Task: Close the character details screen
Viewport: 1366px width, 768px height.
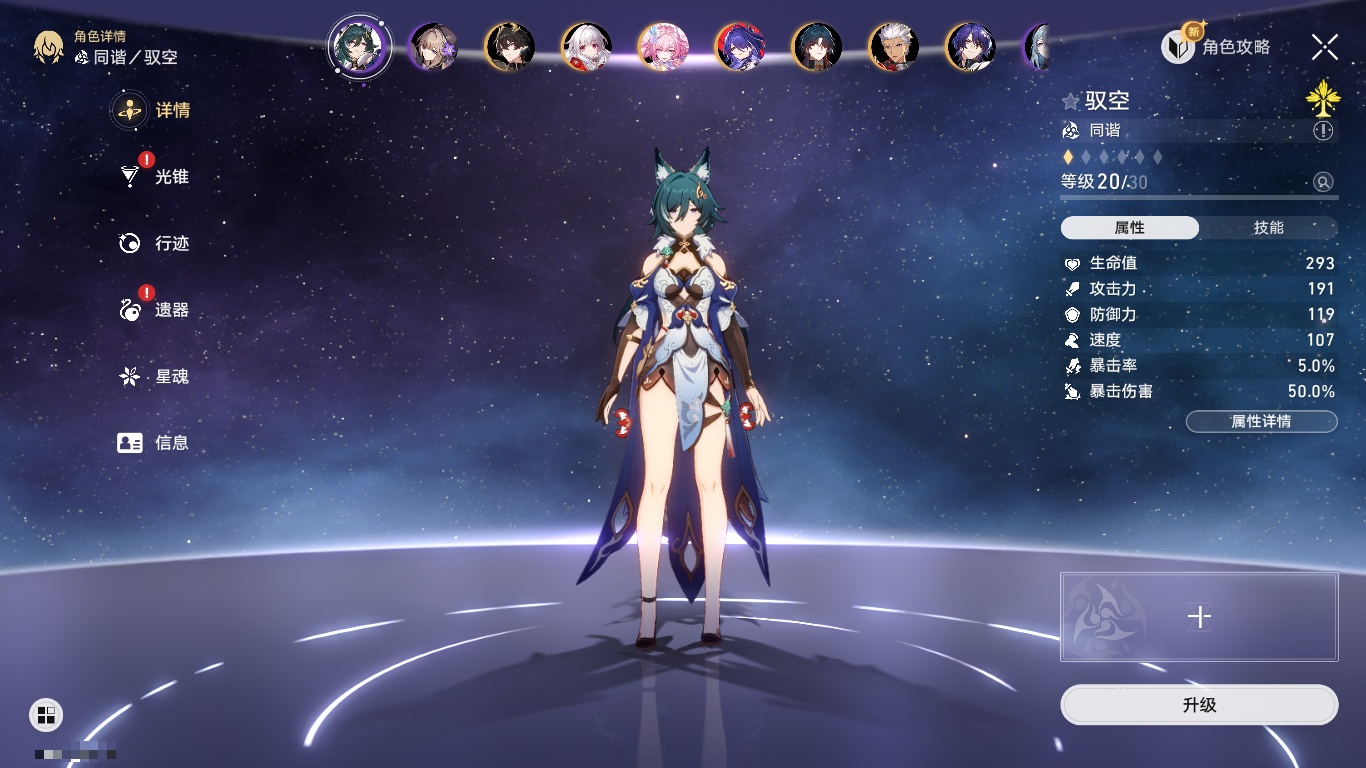Action: [1325, 47]
